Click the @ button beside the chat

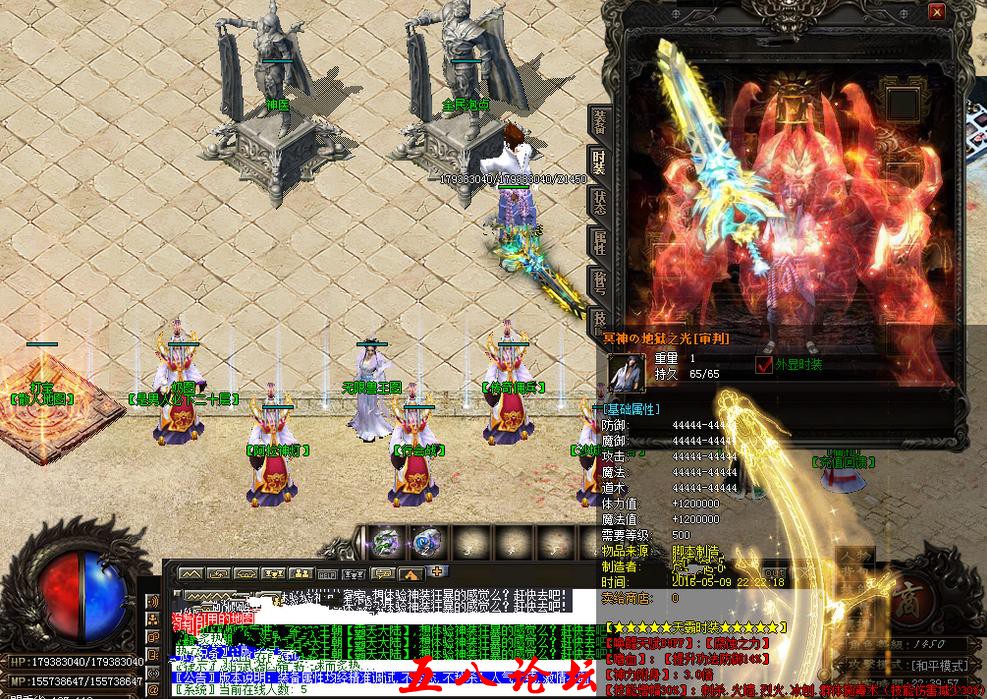point(152,690)
